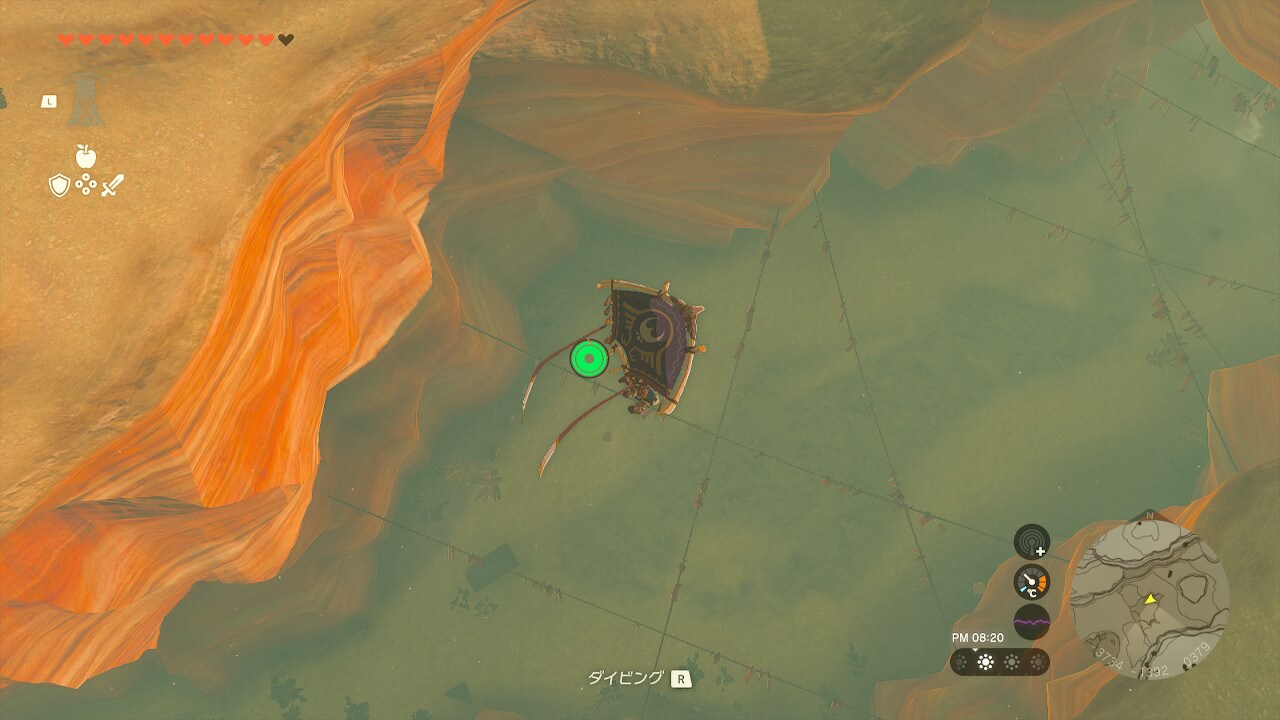Open the apple materials quick-select
Image resolution: width=1280 pixels, height=720 pixels.
[x=85, y=156]
